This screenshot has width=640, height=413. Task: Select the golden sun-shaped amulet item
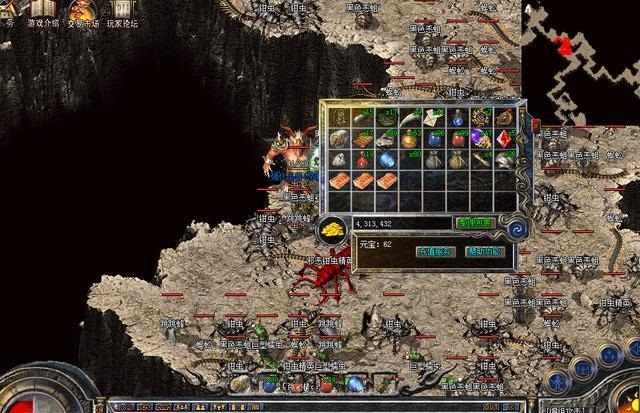pyautogui.click(x=481, y=117)
